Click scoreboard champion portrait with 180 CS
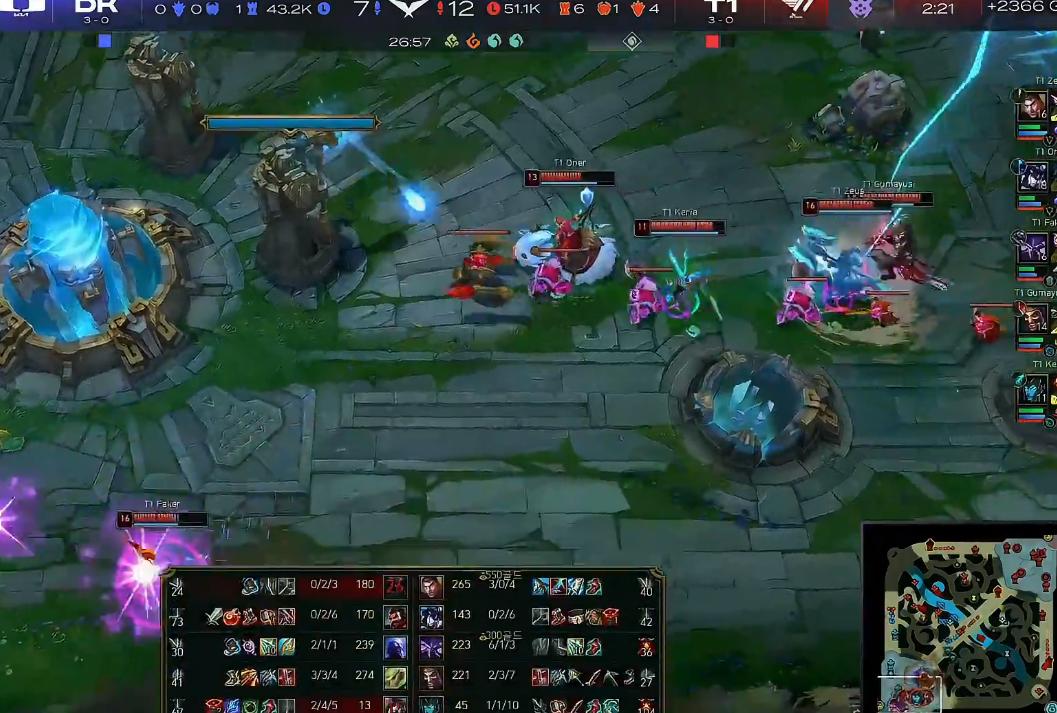This screenshot has height=713, width=1057. [396, 587]
